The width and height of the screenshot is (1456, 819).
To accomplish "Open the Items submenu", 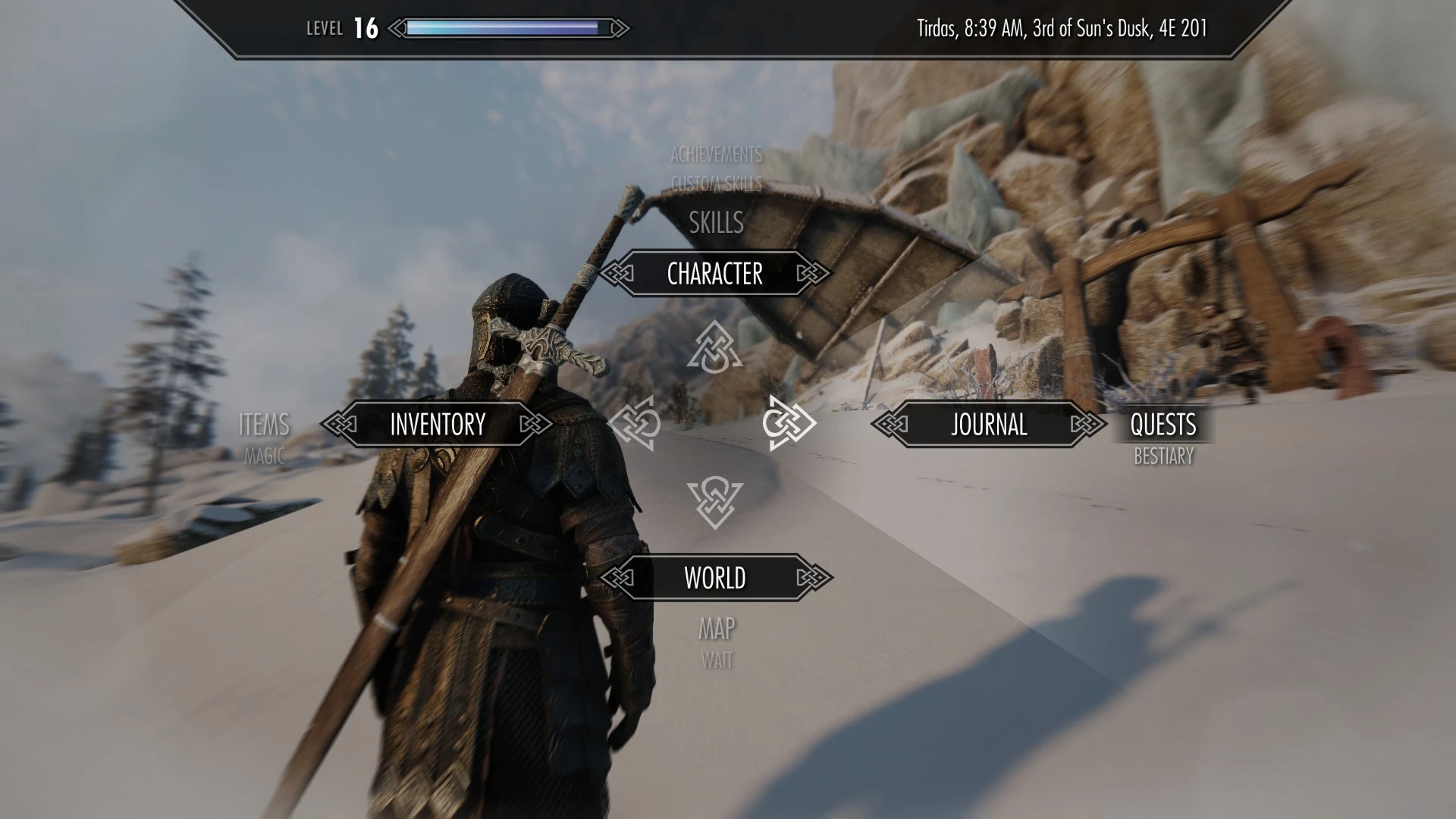I will coord(264,425).
